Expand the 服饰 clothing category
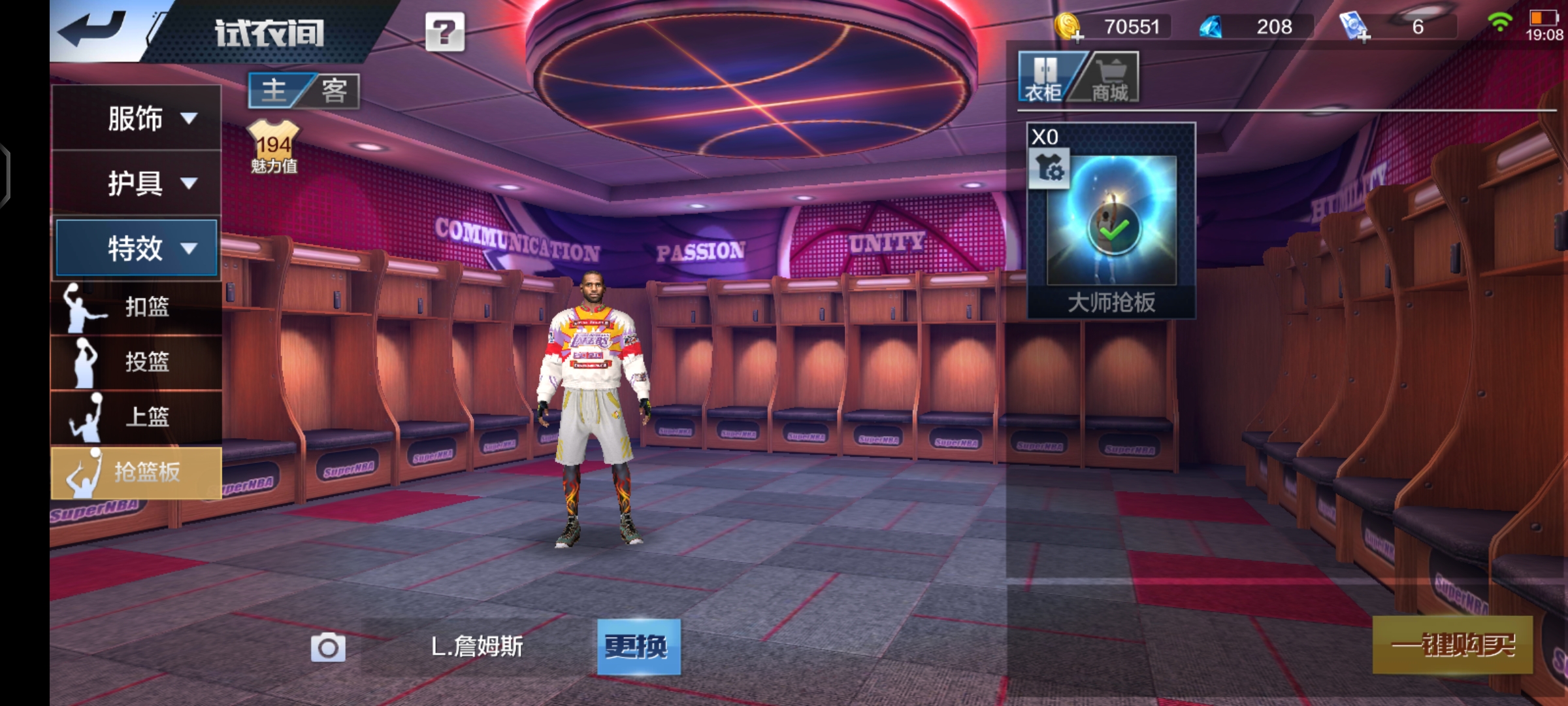Image resolution: width=1568 pixels, height=706 pixels. pyautogui.click(x=137, y=118)
